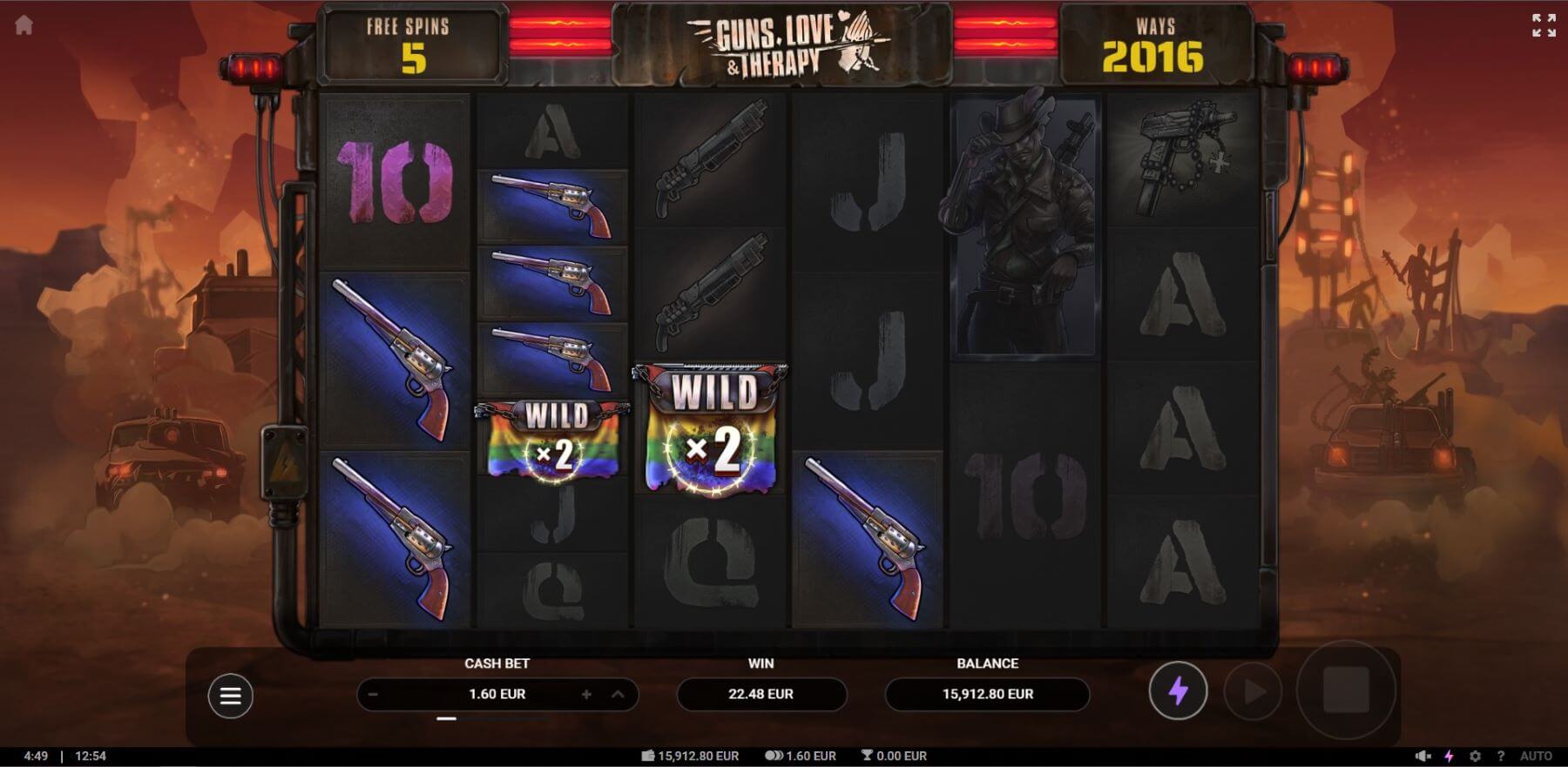This screenshot has width=1568, height=767.
Task: Open the hamburger game menu
Action: tap(230, 696)
